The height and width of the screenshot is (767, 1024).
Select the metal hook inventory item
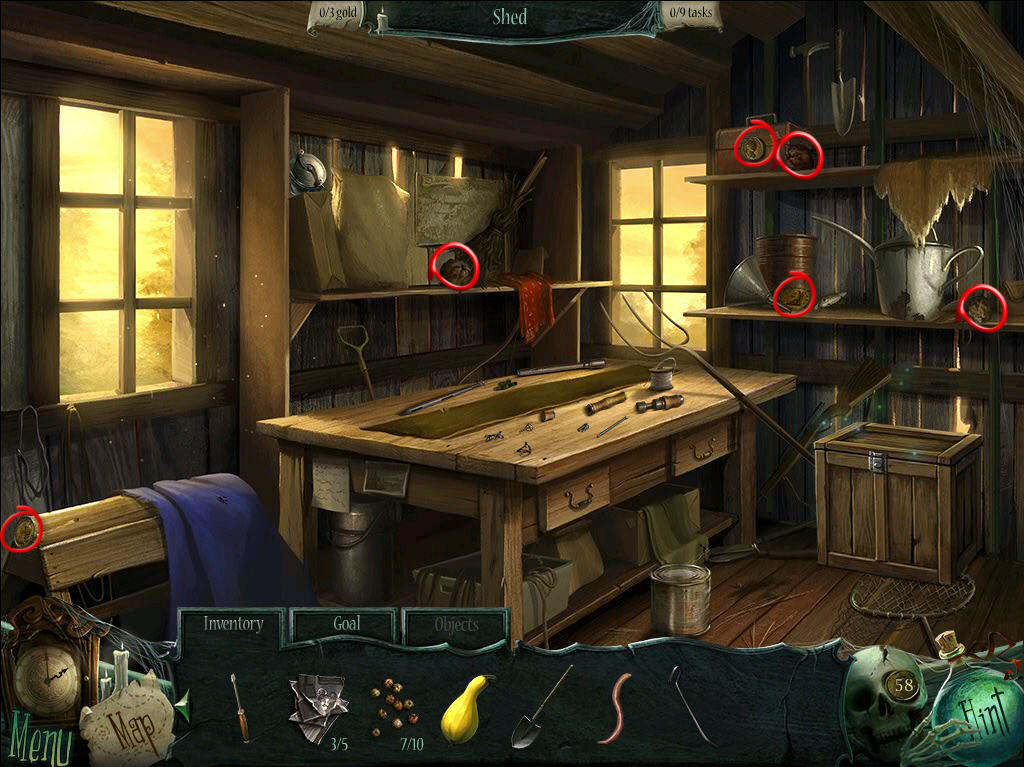pyautogui.click(x=692, y=707)
